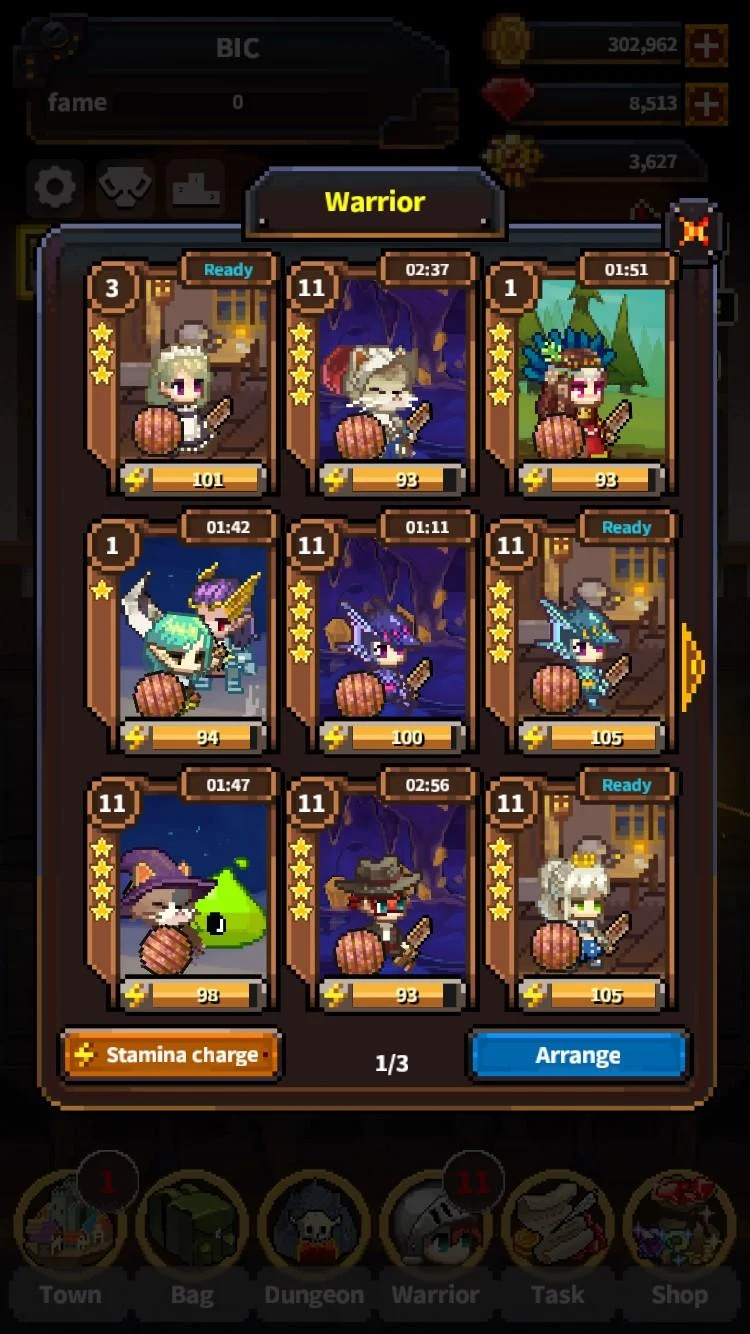Tap the Stamina charge button

click(x=170, y=1056)
